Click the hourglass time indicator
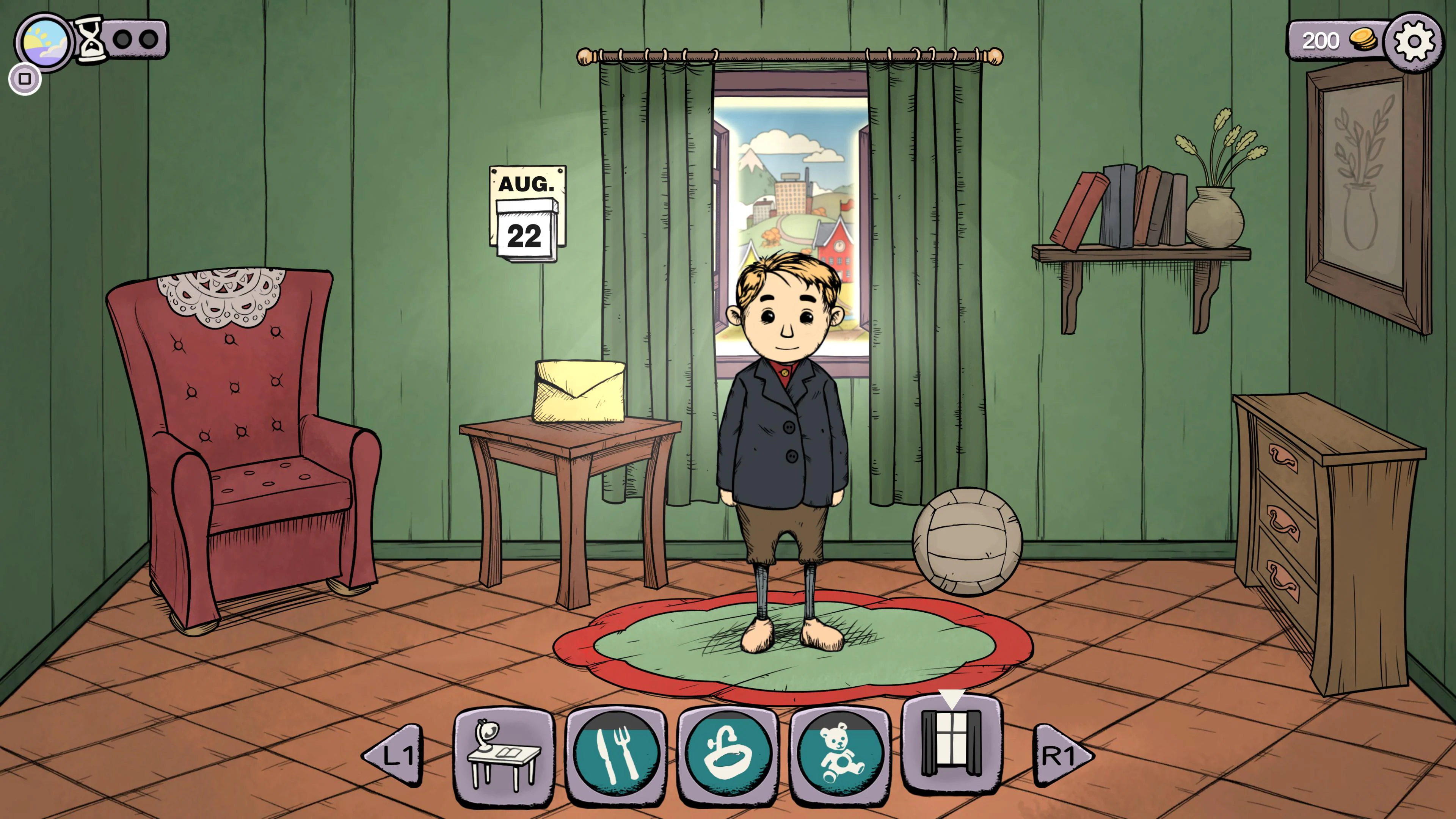 (91, 38)
